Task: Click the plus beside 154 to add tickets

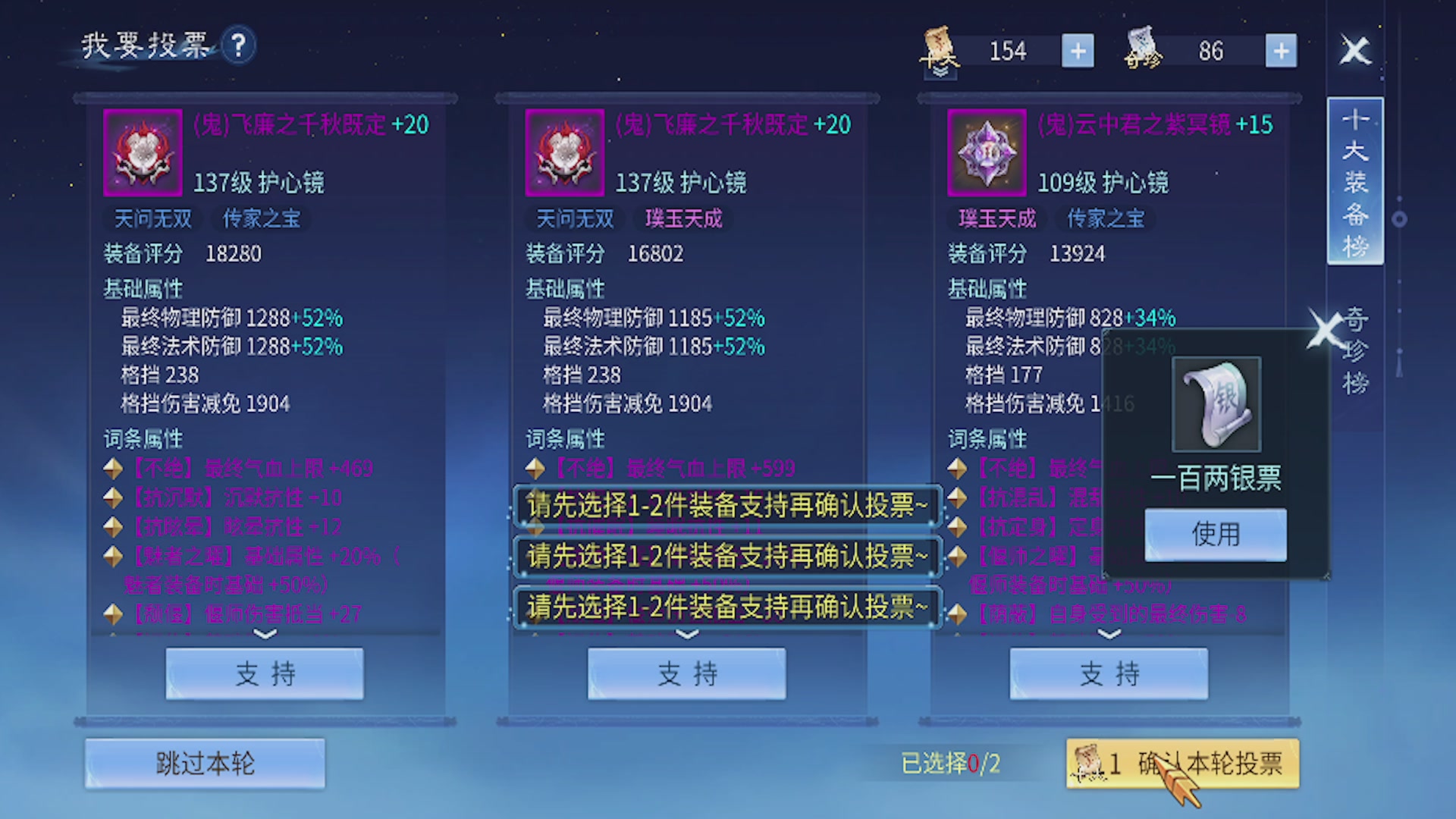Action: (1077, 50)
